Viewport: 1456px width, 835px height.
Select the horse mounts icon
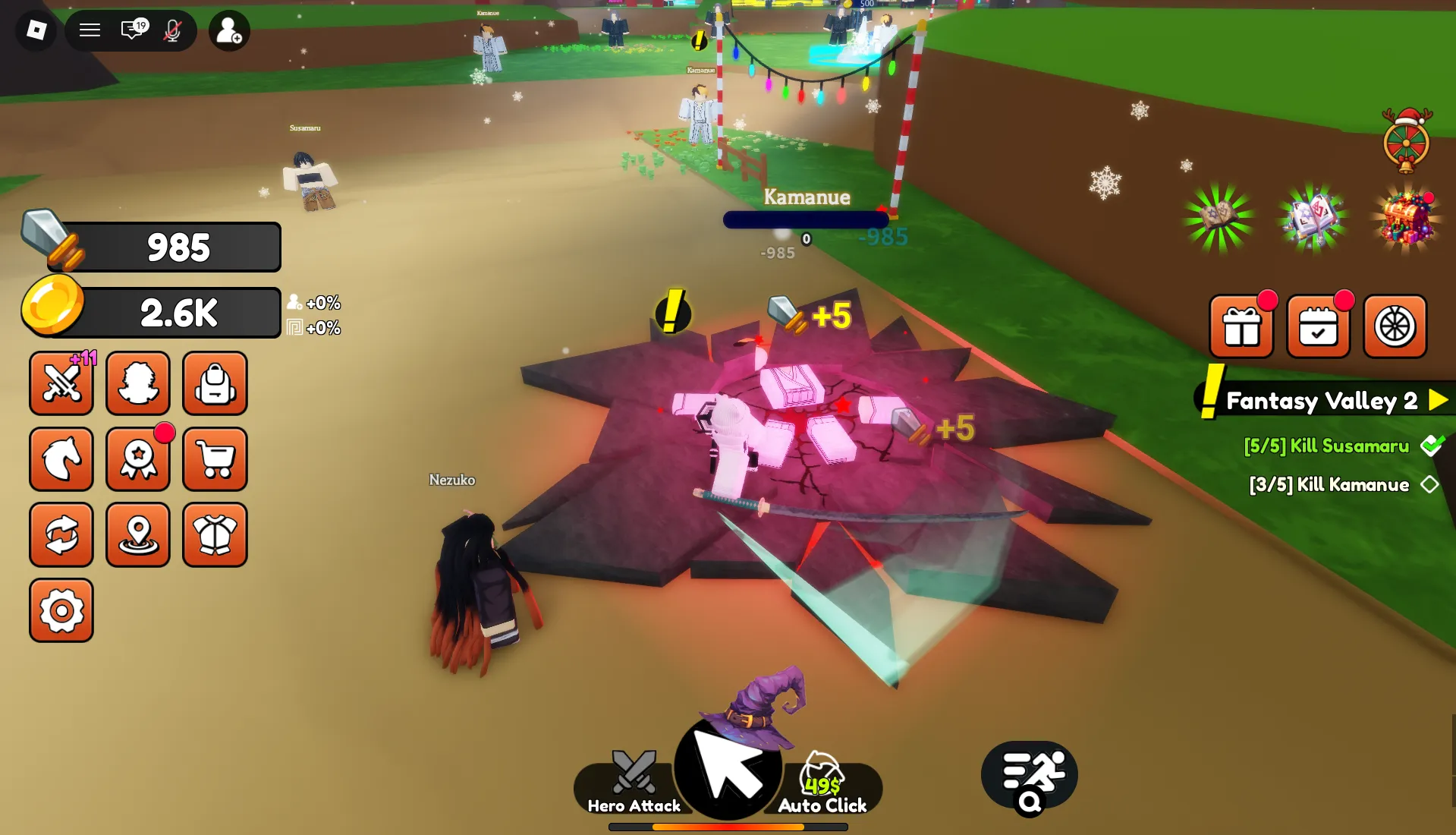click(61, 459)
